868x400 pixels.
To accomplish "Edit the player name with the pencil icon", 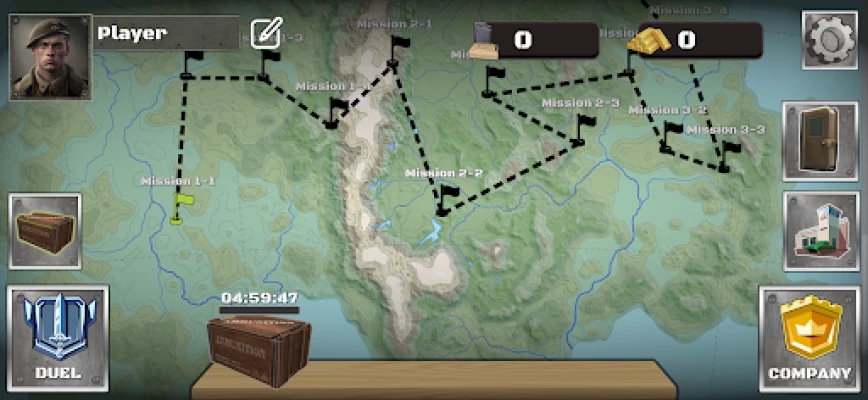I will (266, 33).
